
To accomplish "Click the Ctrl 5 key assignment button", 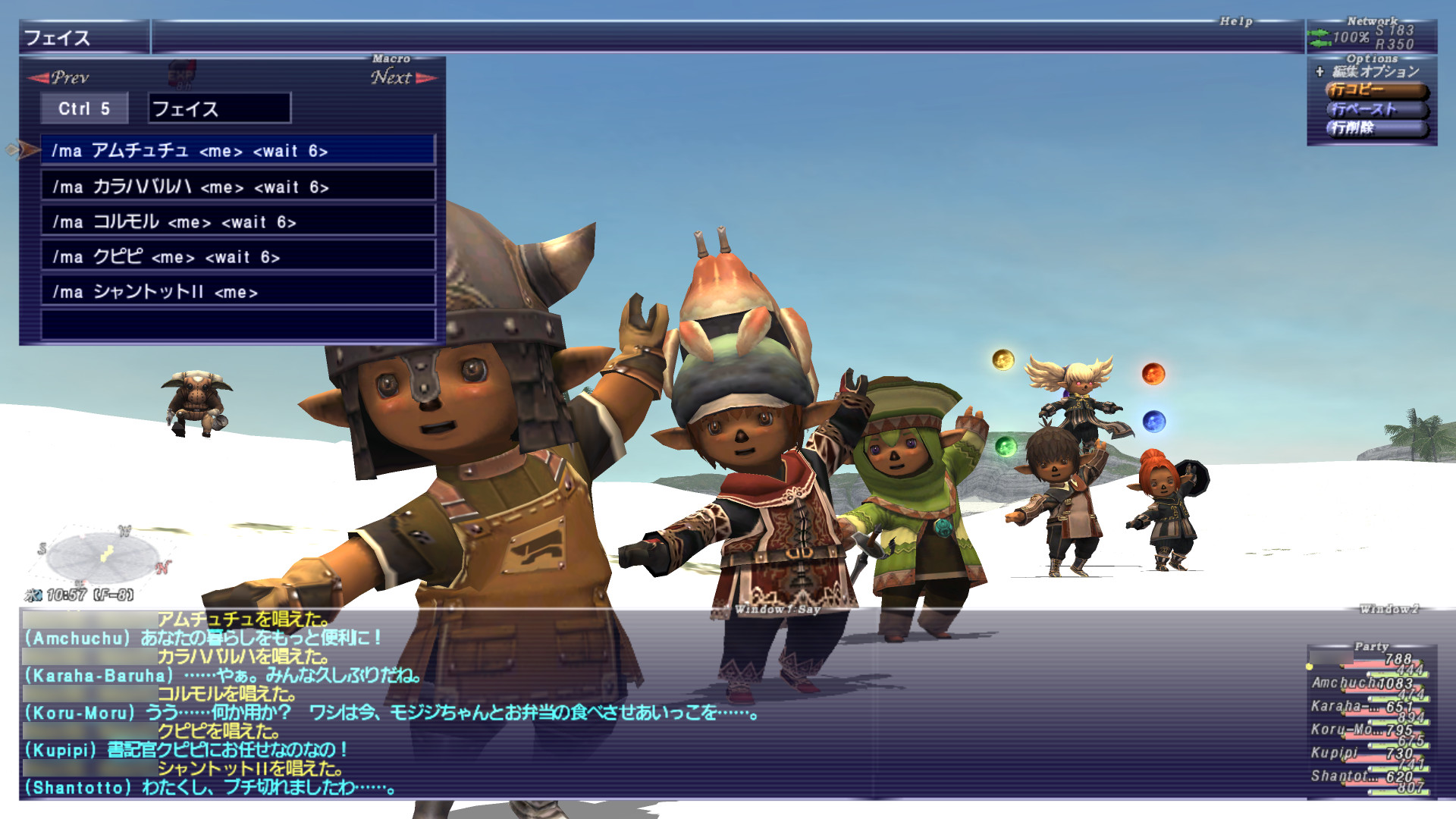I will click(83, 108).
